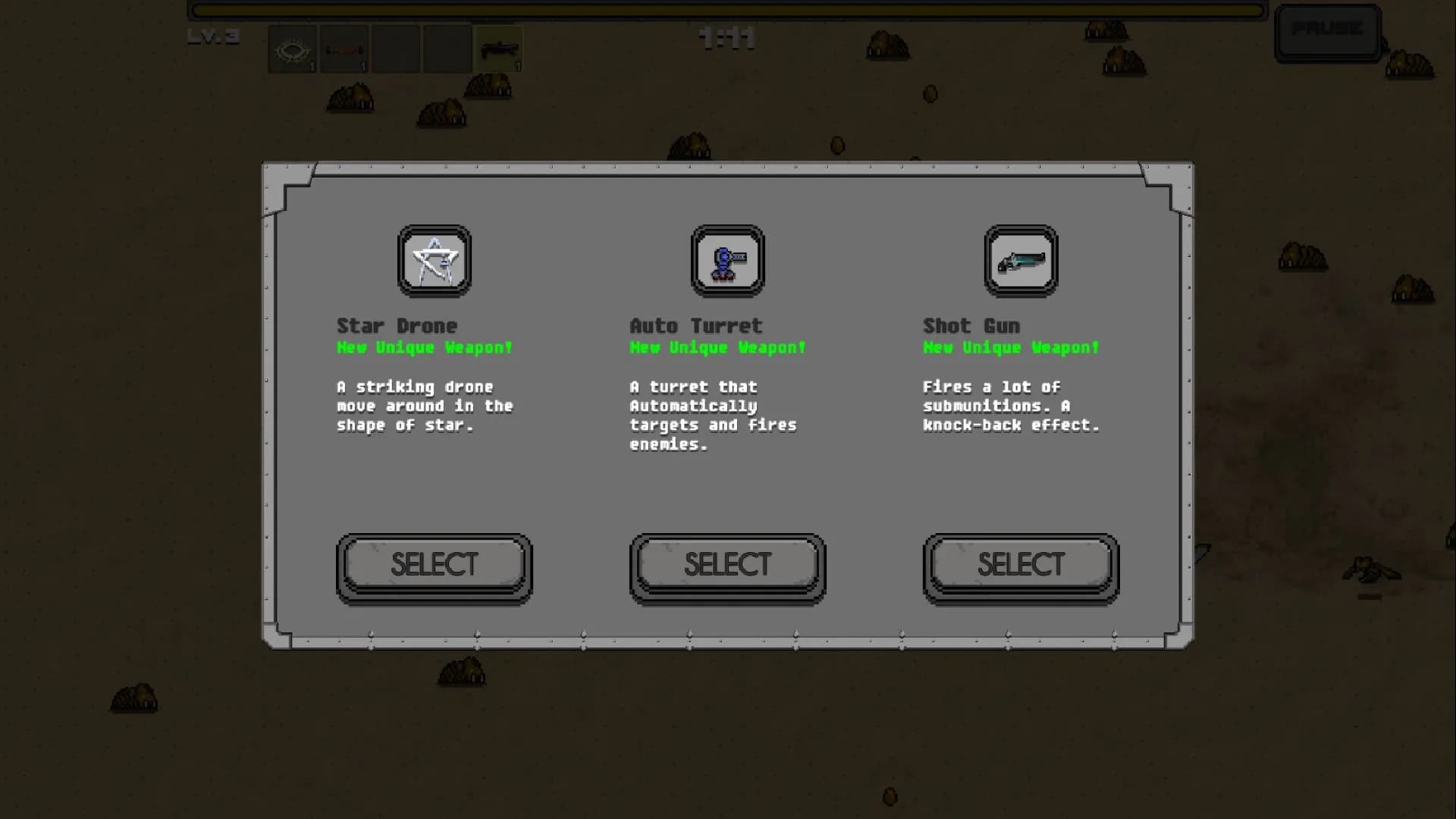Click the Auto Turret weapon icon
This screenshot has height=819, width=1456.
coord(726,261)
